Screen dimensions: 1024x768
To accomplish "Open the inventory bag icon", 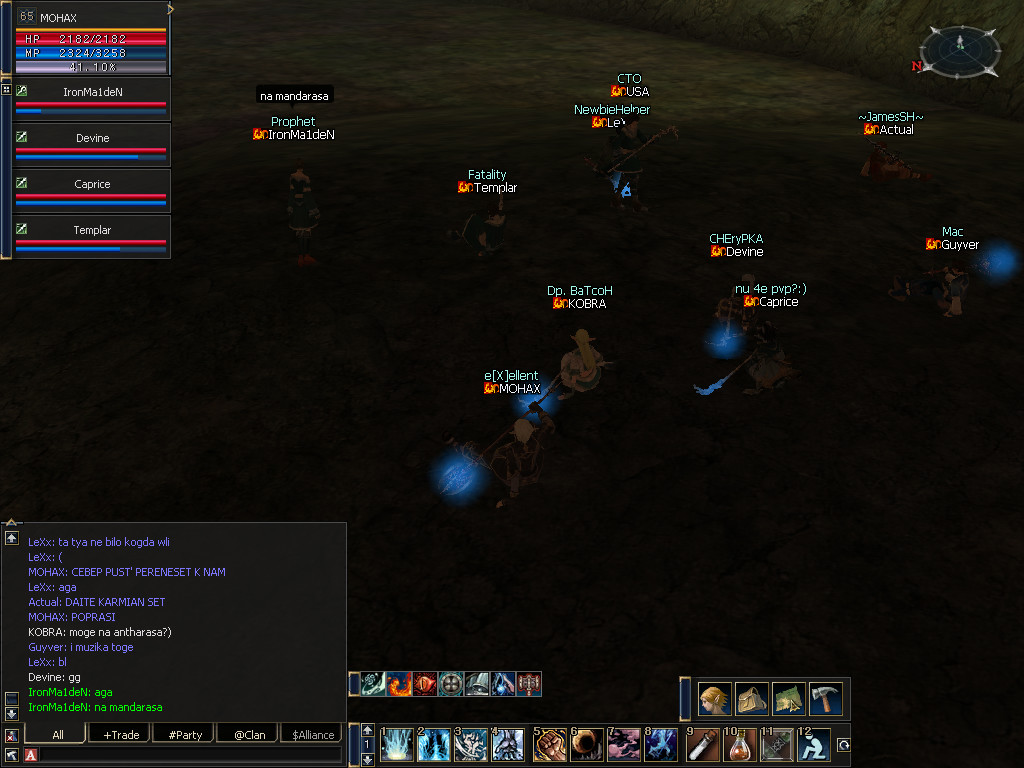I will (x=752, y=698).
